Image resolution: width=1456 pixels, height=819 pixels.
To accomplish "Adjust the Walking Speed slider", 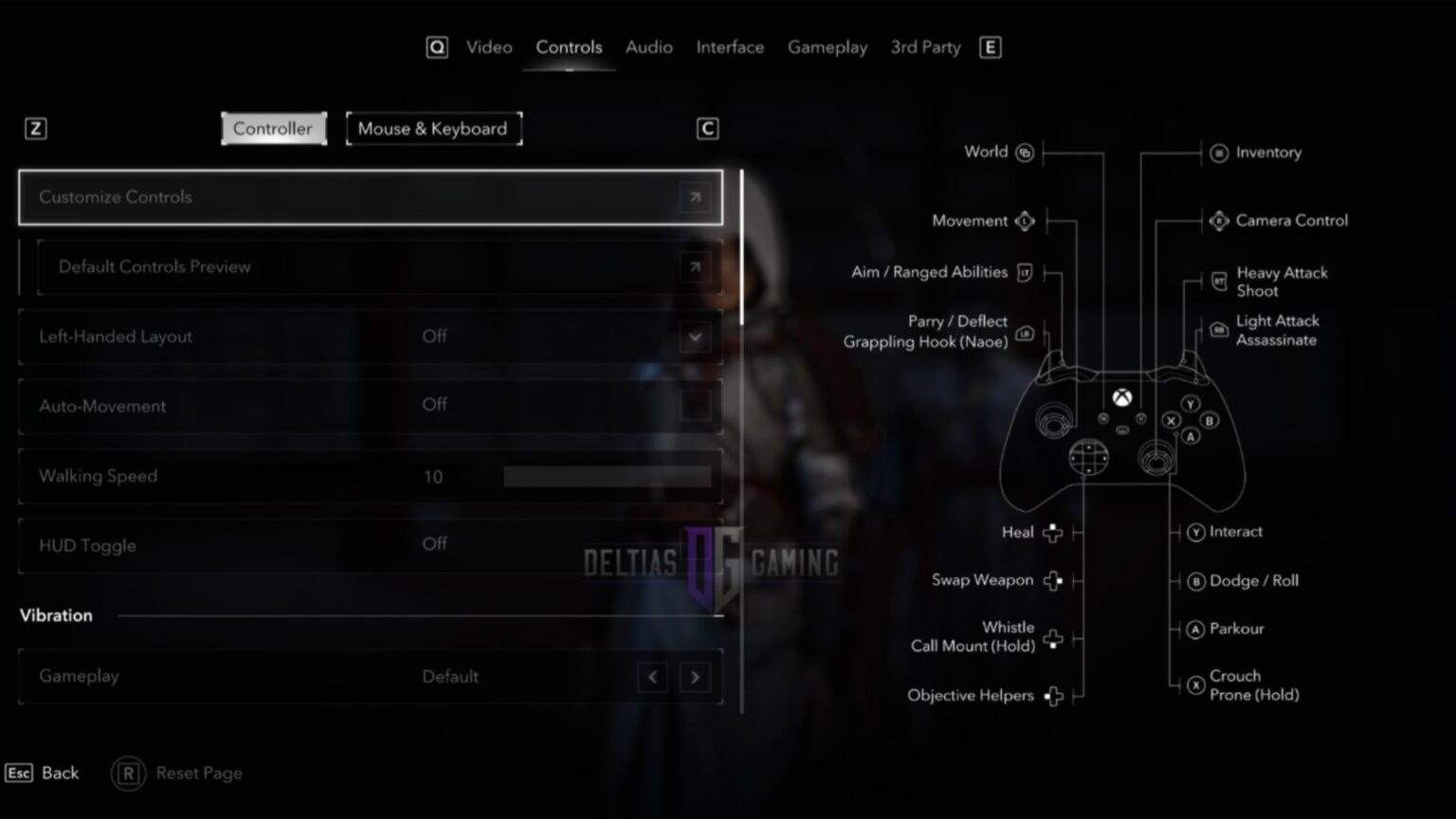I will [x=607, y=476].
